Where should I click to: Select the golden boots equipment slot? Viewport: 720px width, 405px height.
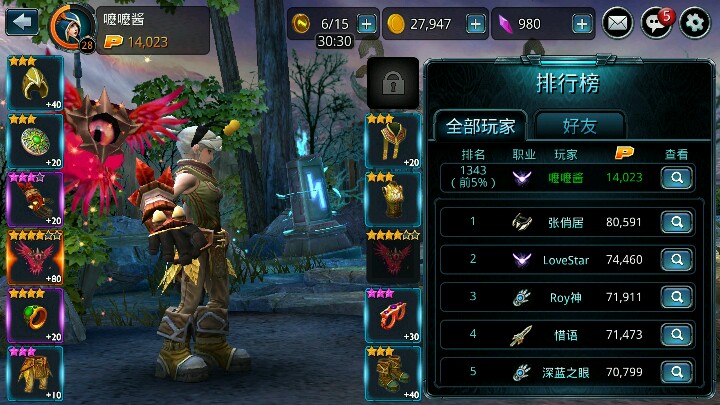coord(393,373)
